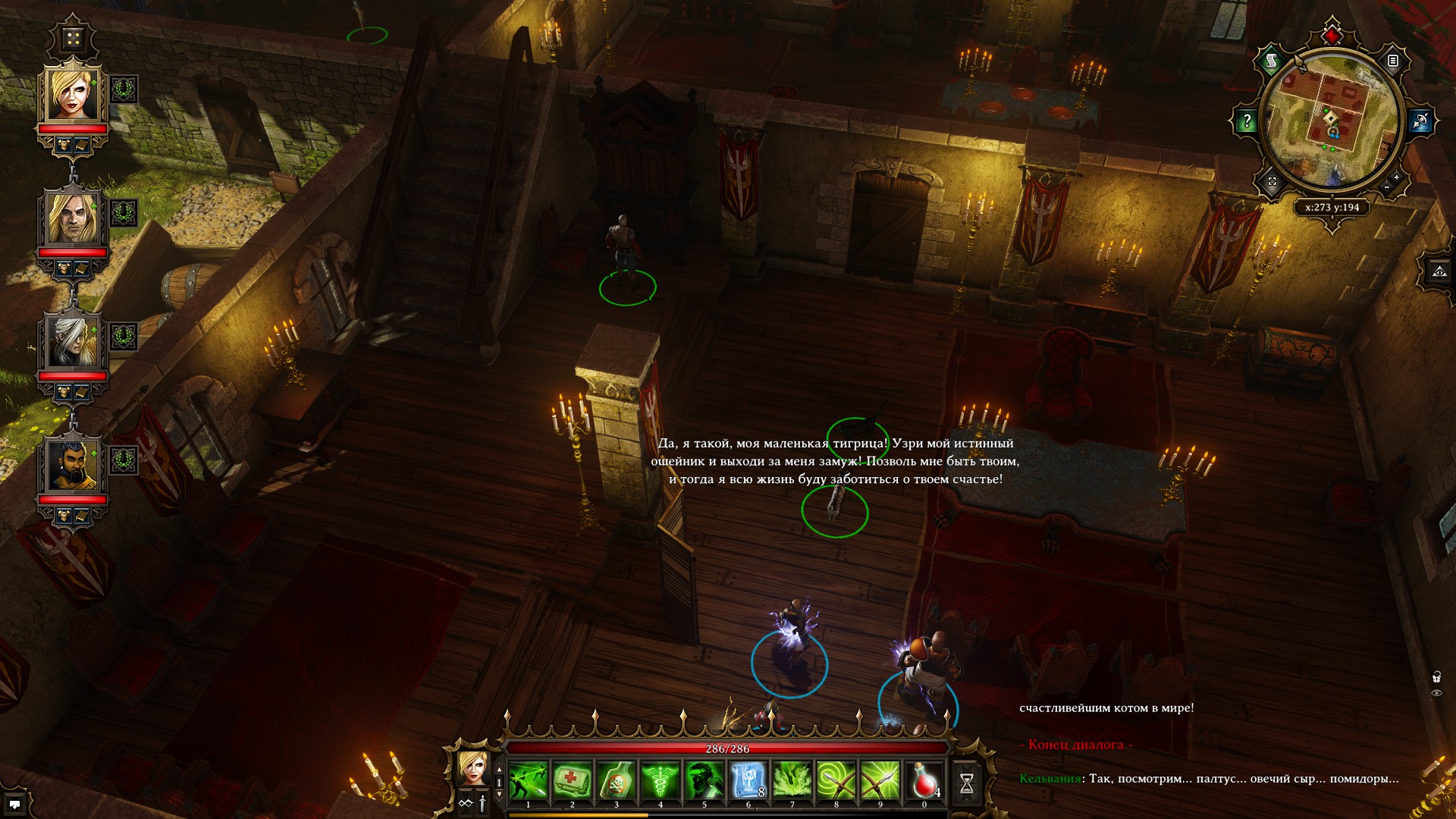Select the crossed bows skill in slot 9

coord(880,778)
